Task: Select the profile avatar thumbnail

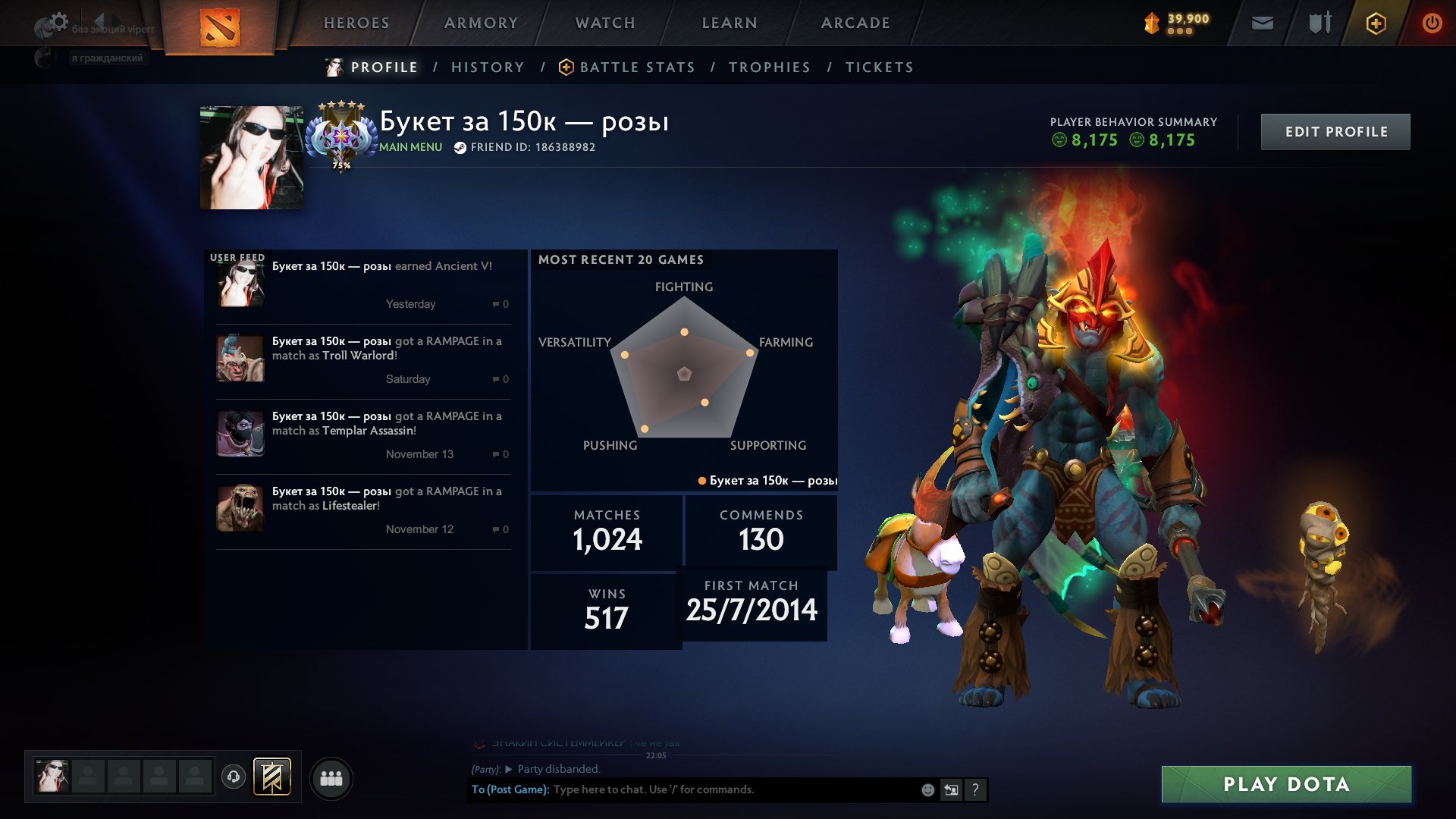Action: coord(251,155)
